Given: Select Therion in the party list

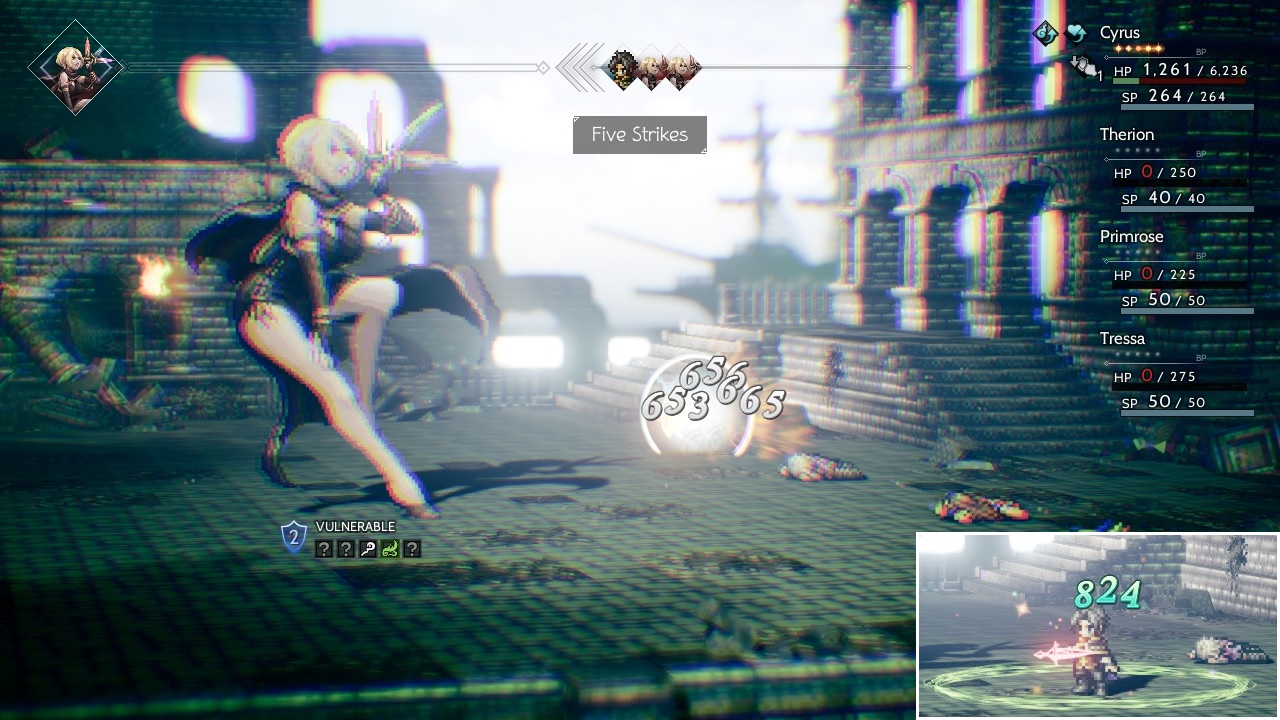Looking at the screenshot, I should pyautogui.click(x=1126, y=135).
